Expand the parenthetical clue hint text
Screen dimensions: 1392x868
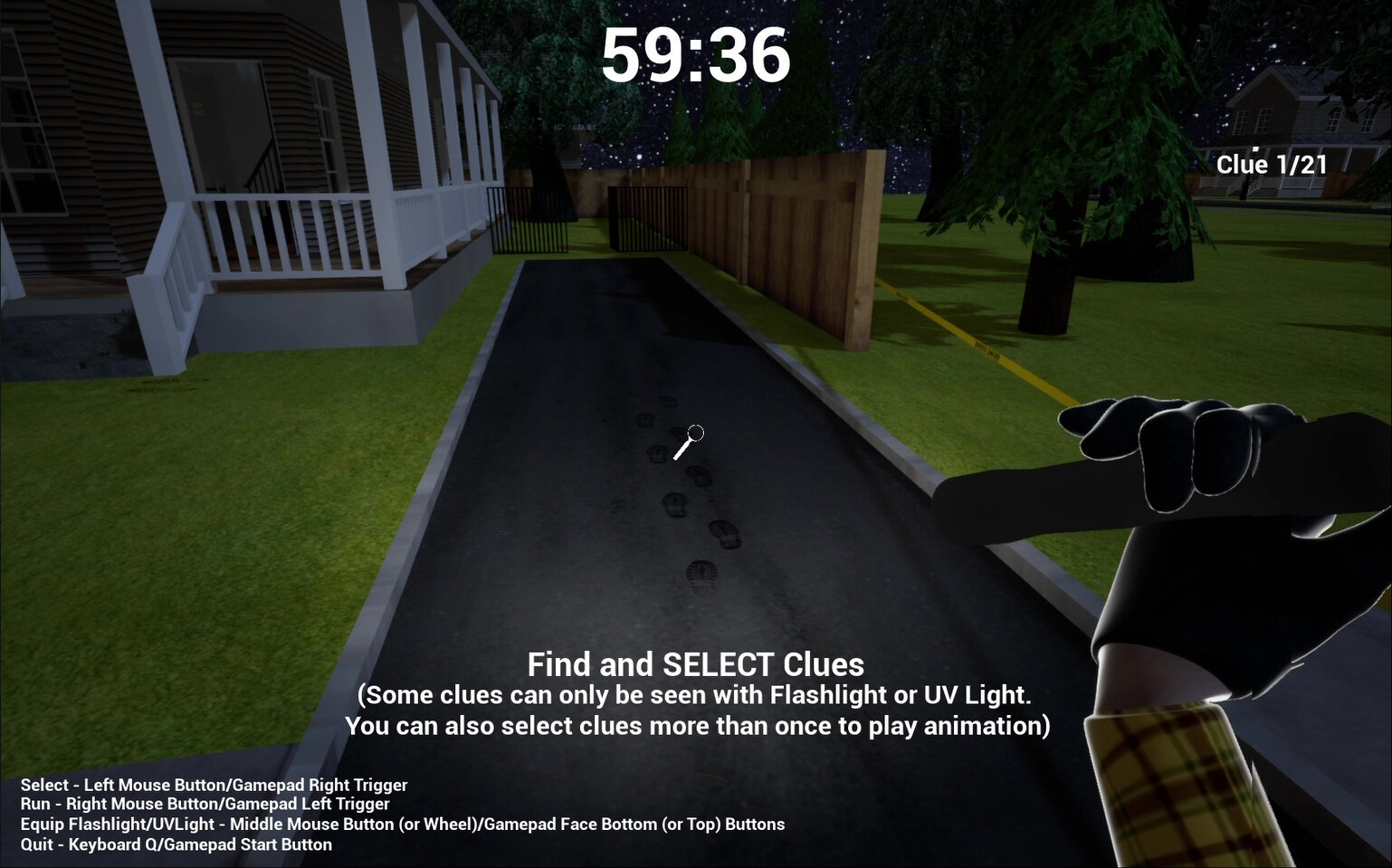click(x=697, y=711)
